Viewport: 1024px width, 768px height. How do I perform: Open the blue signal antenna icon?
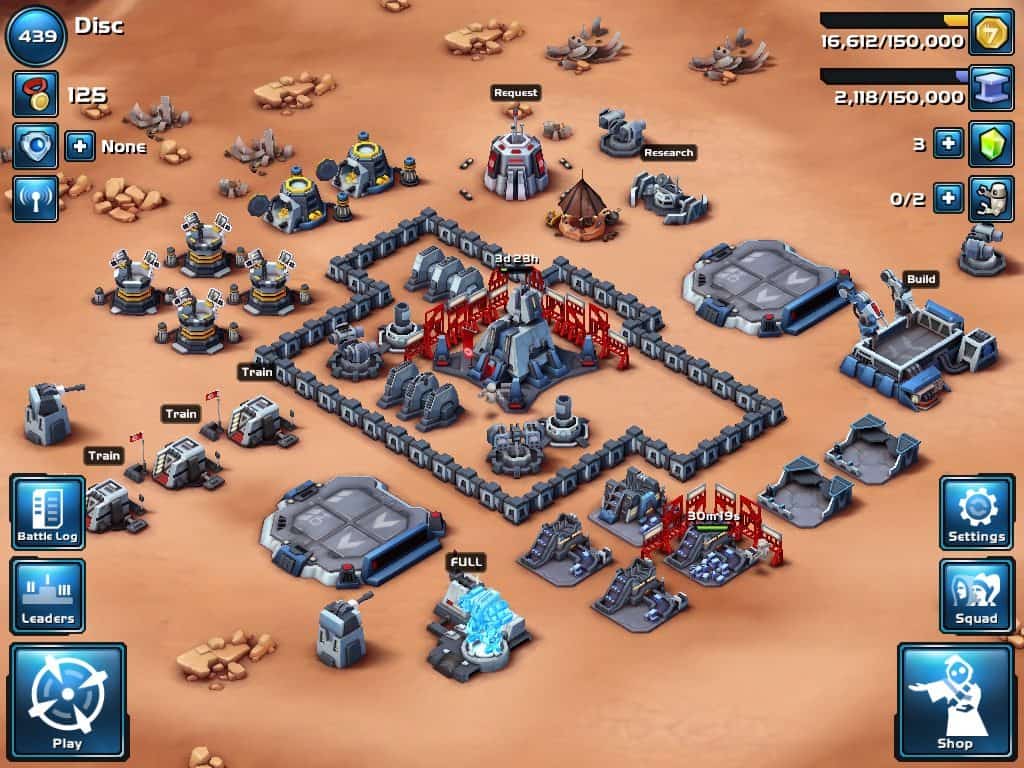[35, 199]
